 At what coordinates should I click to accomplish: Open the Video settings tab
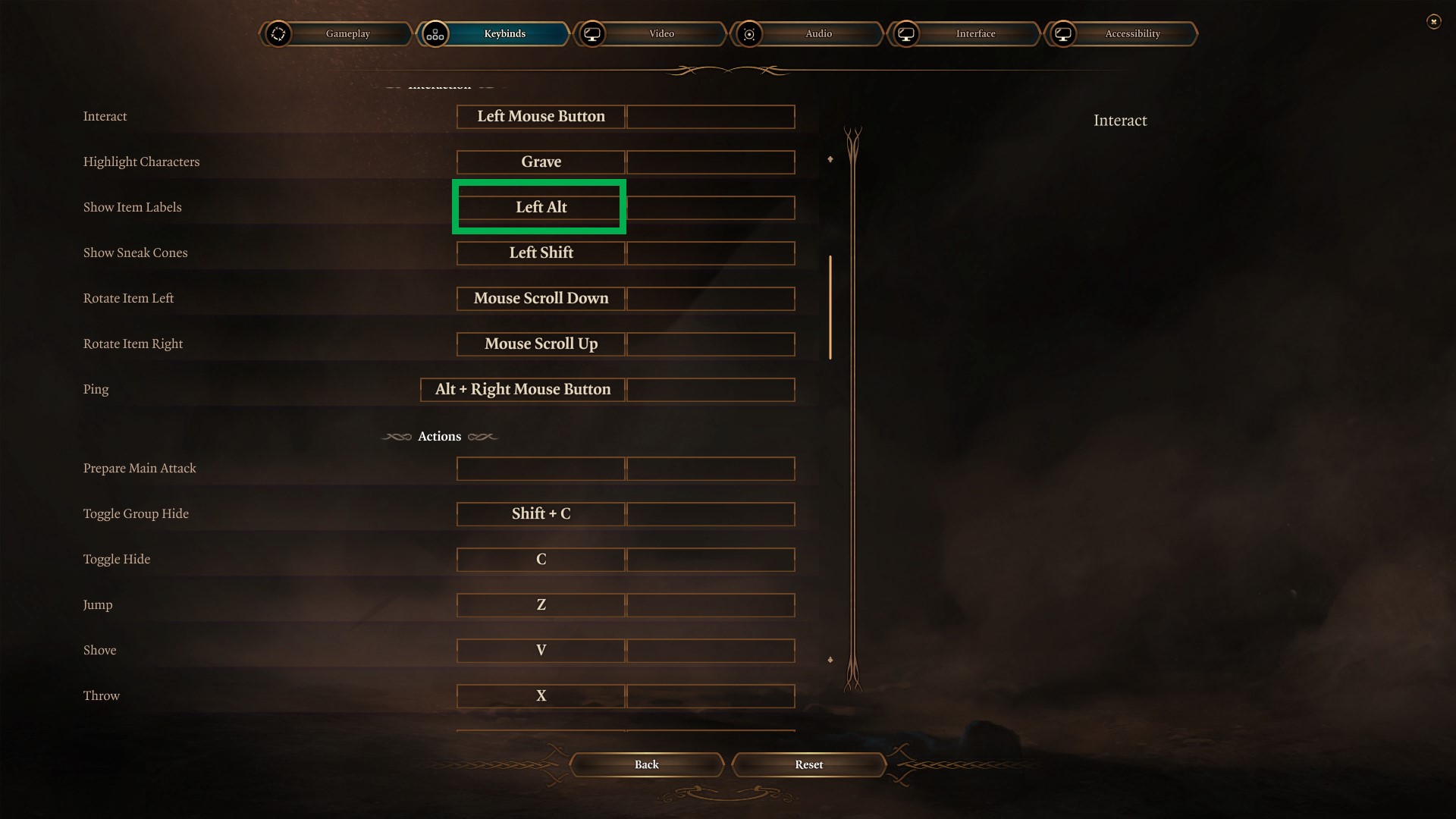(661, 34)
